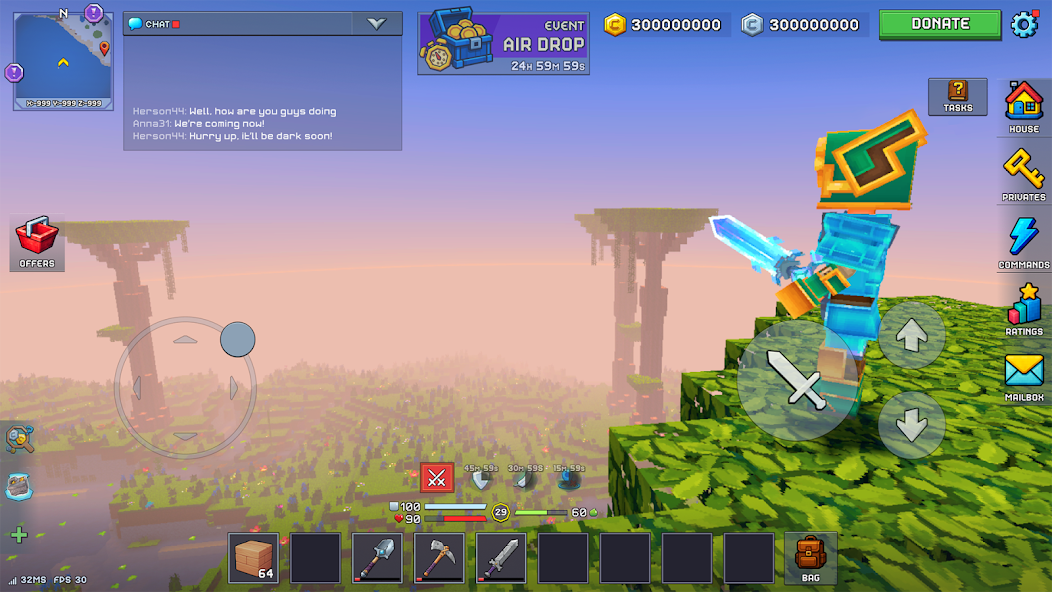Tap the green Donate button
This screenshot has width=1052, height=592.
[940, 24]
